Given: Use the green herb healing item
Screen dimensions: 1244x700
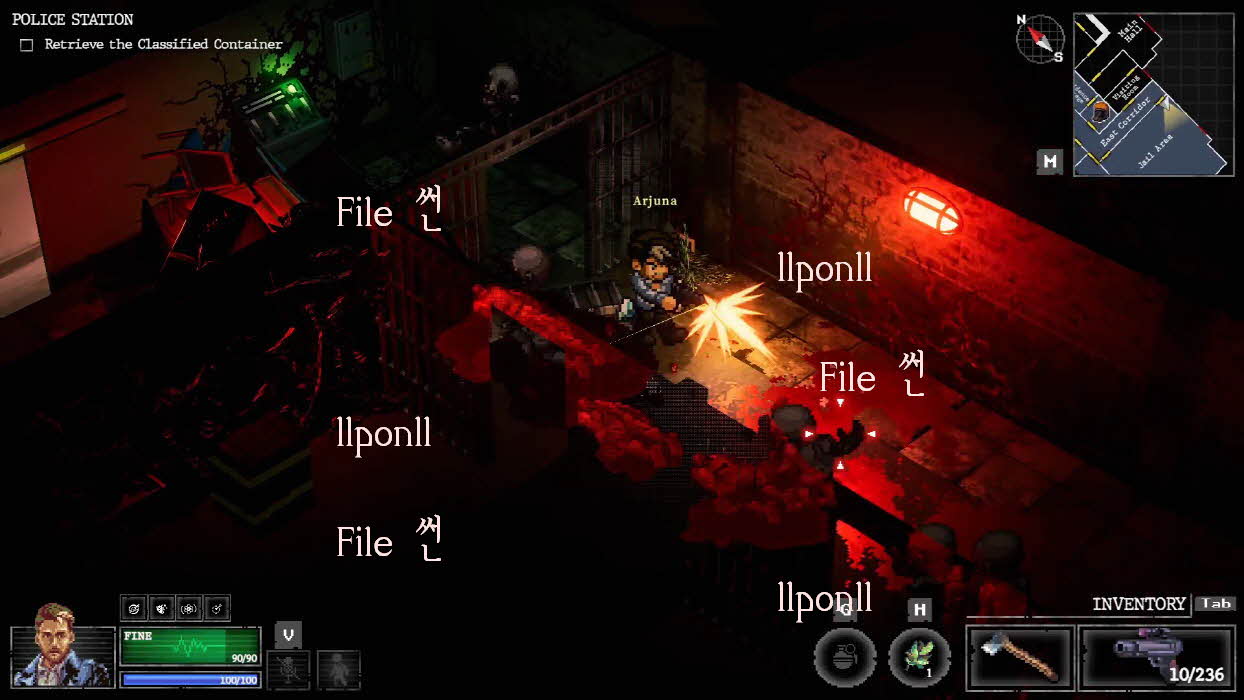Looking at the screenshot, I should point(920,657).
